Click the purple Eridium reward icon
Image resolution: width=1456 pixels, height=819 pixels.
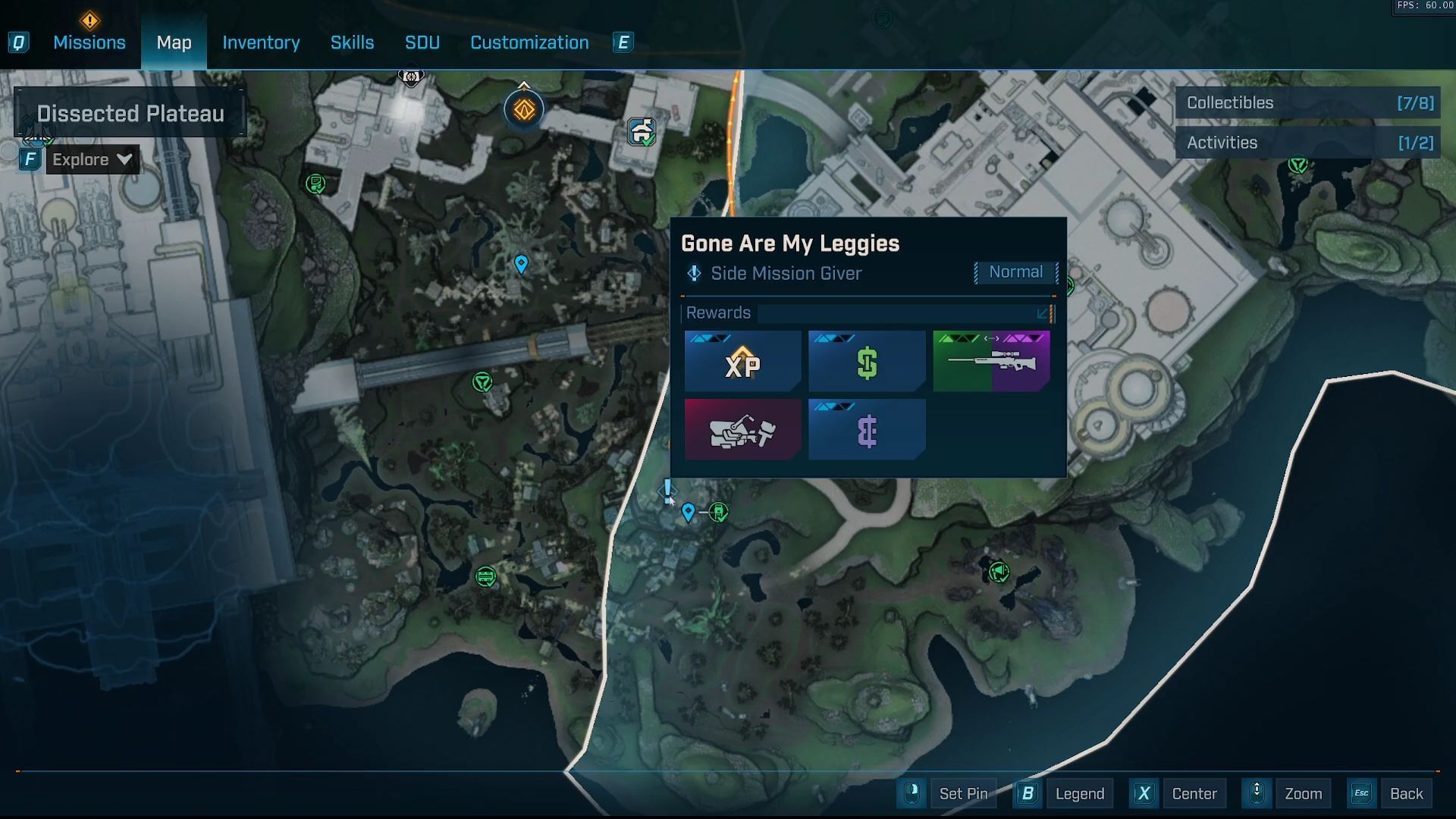(867, 429)
